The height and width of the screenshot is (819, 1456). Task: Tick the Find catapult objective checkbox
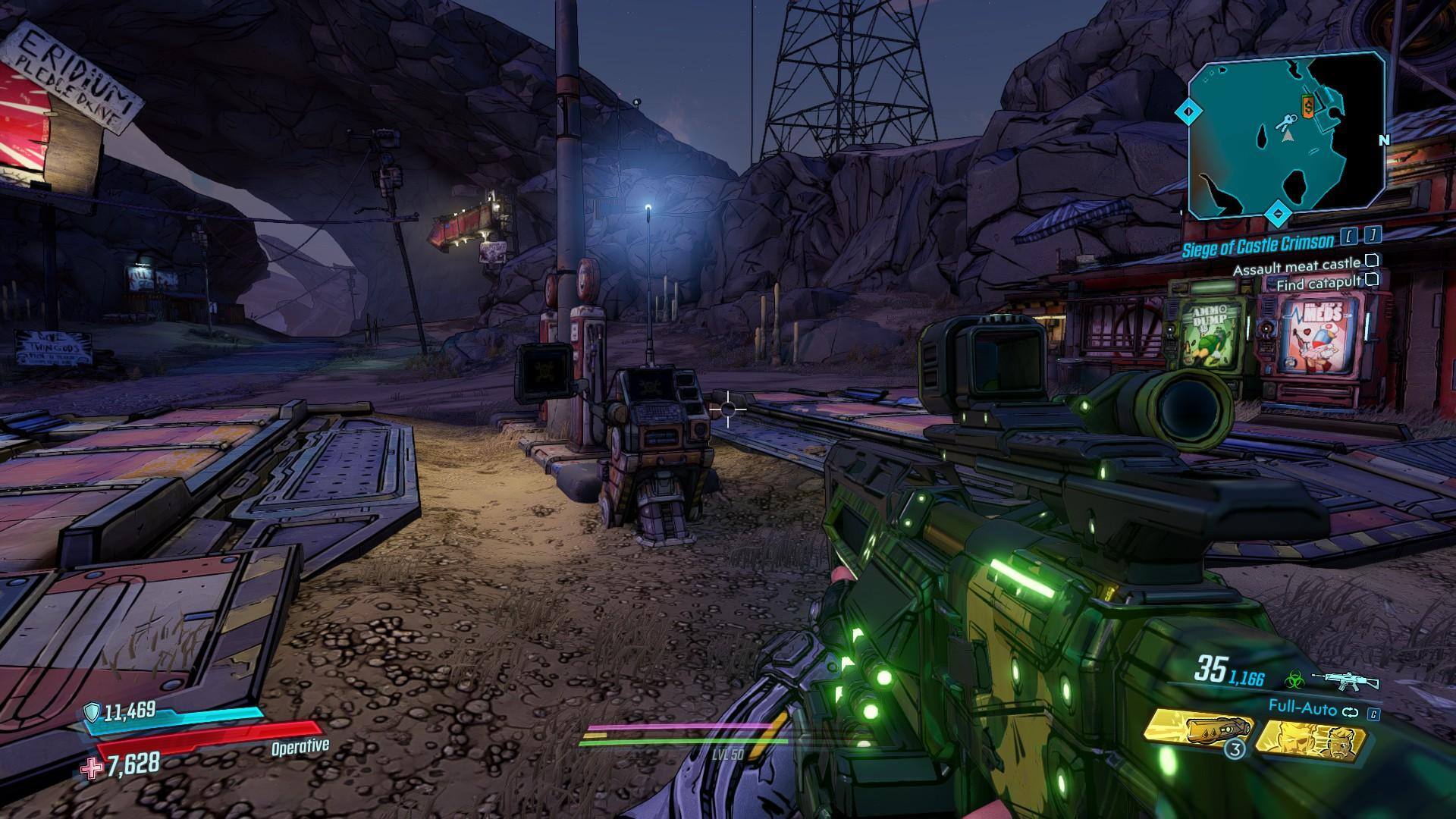pos(1371,280)
